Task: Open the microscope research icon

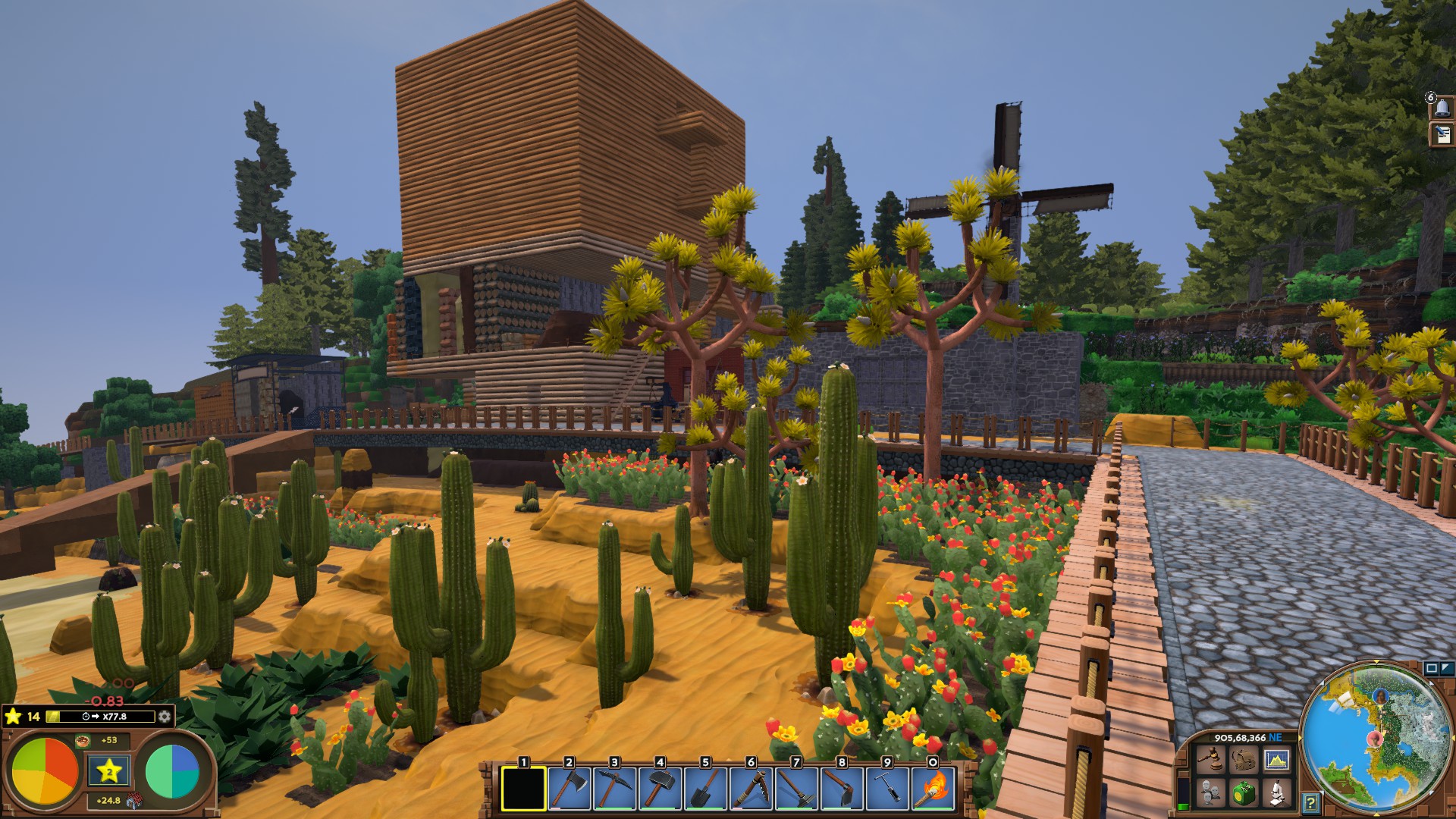Action: pos(1276,793)
